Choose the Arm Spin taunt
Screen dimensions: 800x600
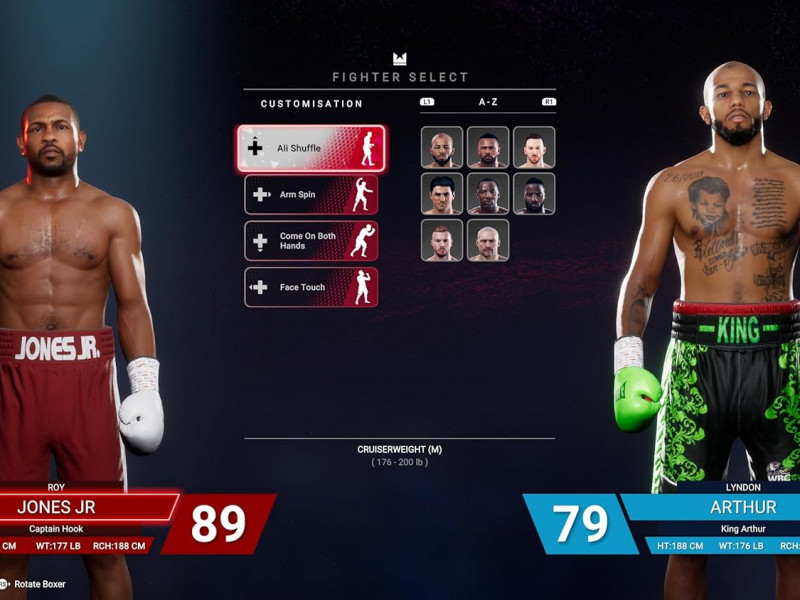[x=311, y=195]
